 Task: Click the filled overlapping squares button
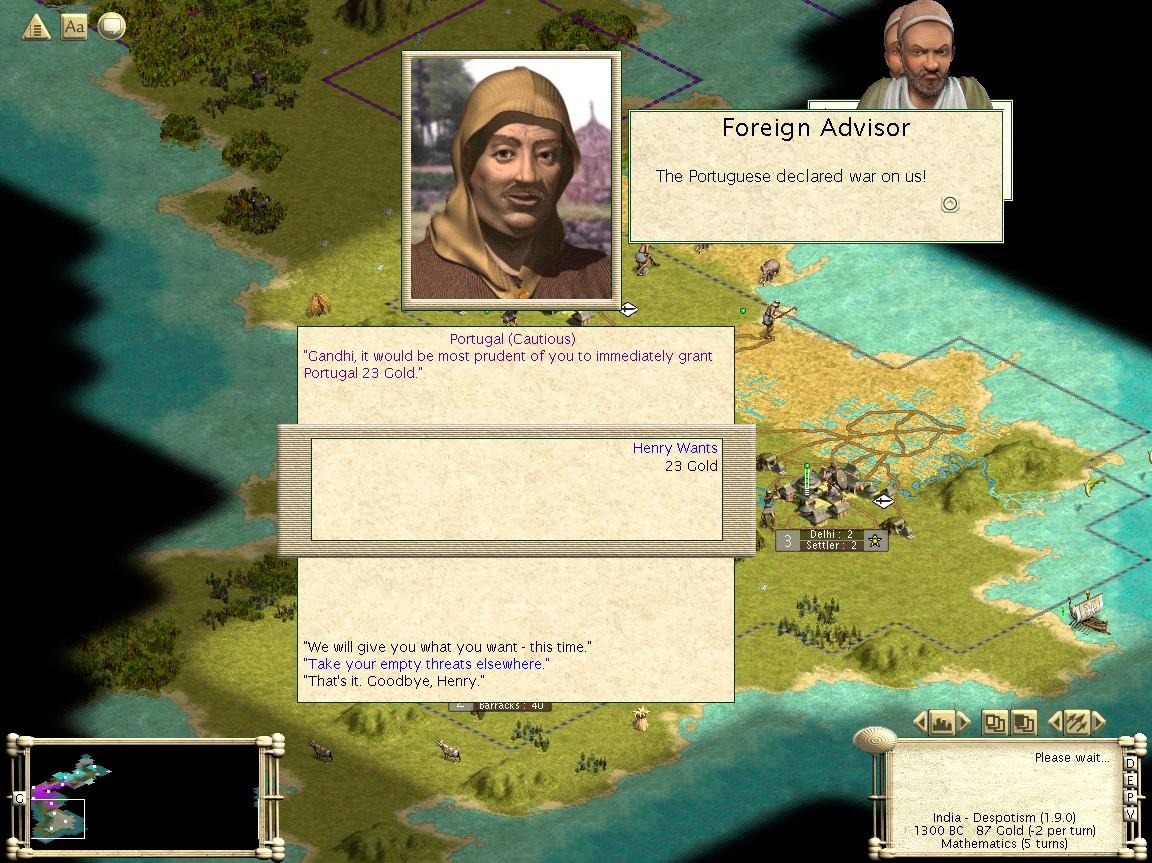1023,722
